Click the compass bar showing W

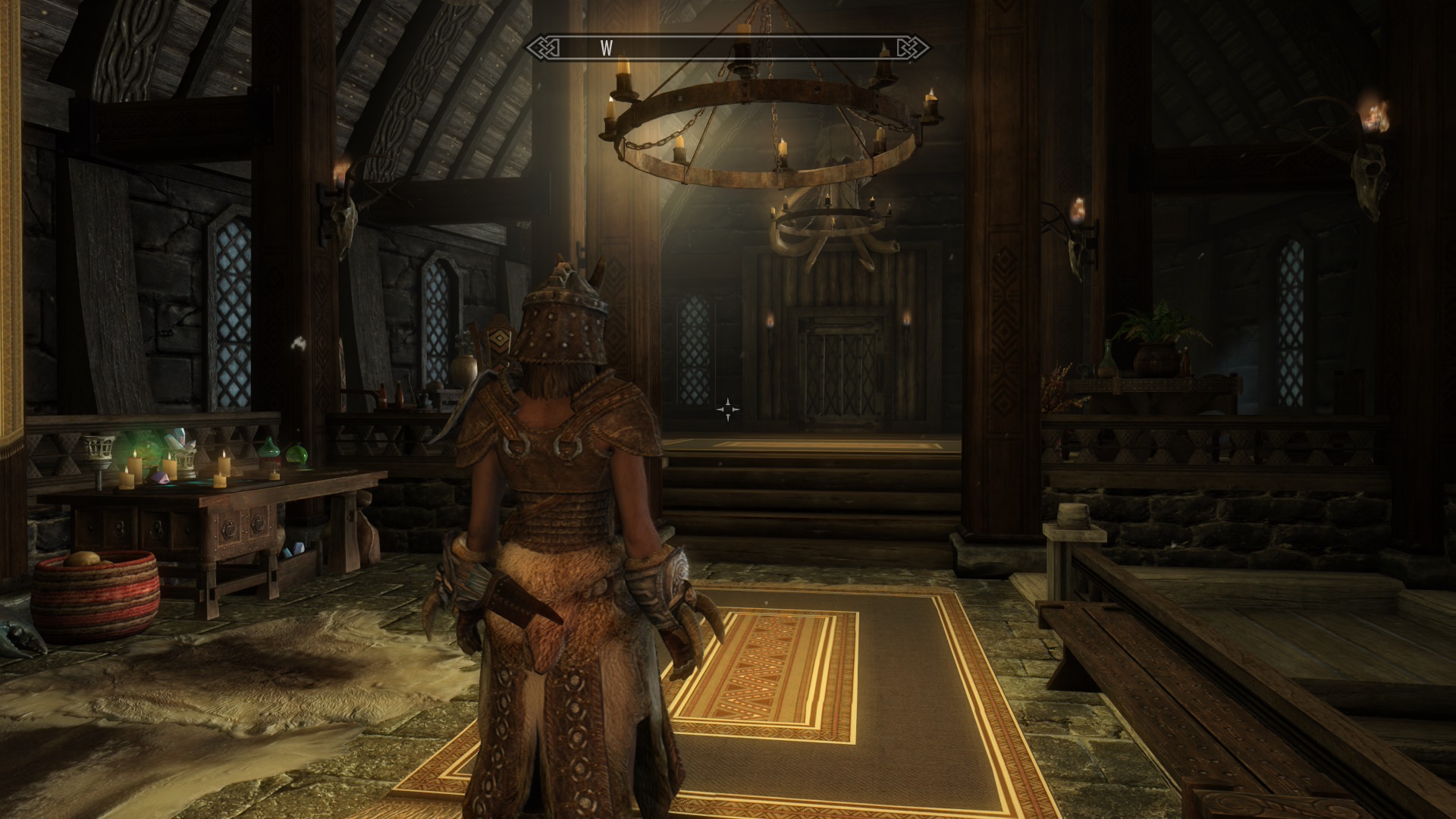[728, 49]
